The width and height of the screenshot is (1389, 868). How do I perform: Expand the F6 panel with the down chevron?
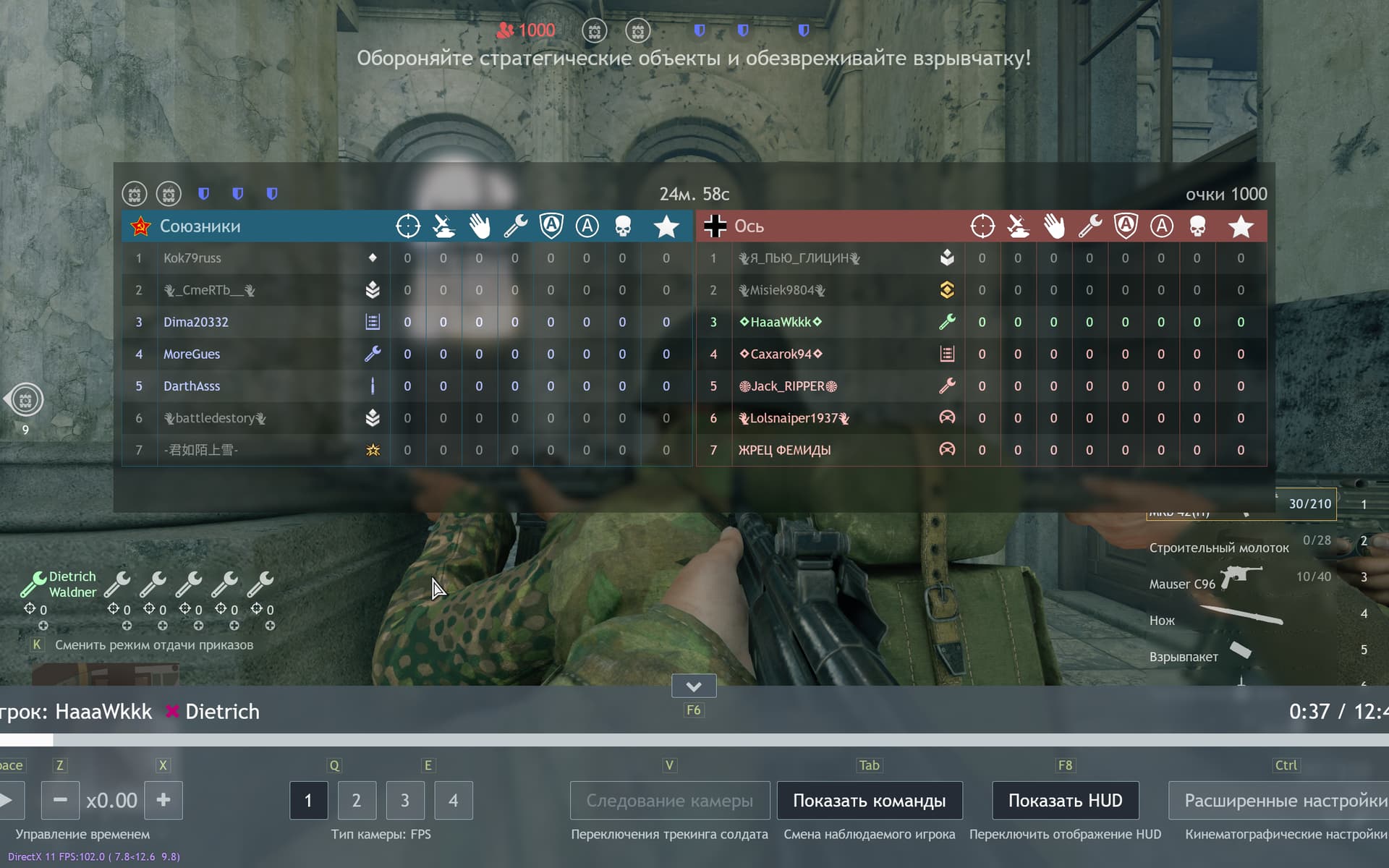tap(694, 685)
